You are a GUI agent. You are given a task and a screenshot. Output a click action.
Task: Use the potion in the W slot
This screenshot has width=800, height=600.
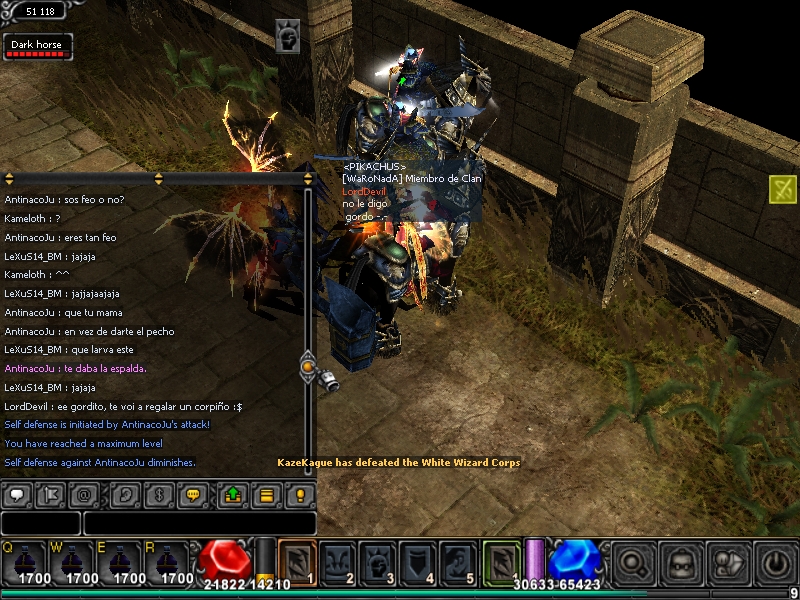[70, 563]
